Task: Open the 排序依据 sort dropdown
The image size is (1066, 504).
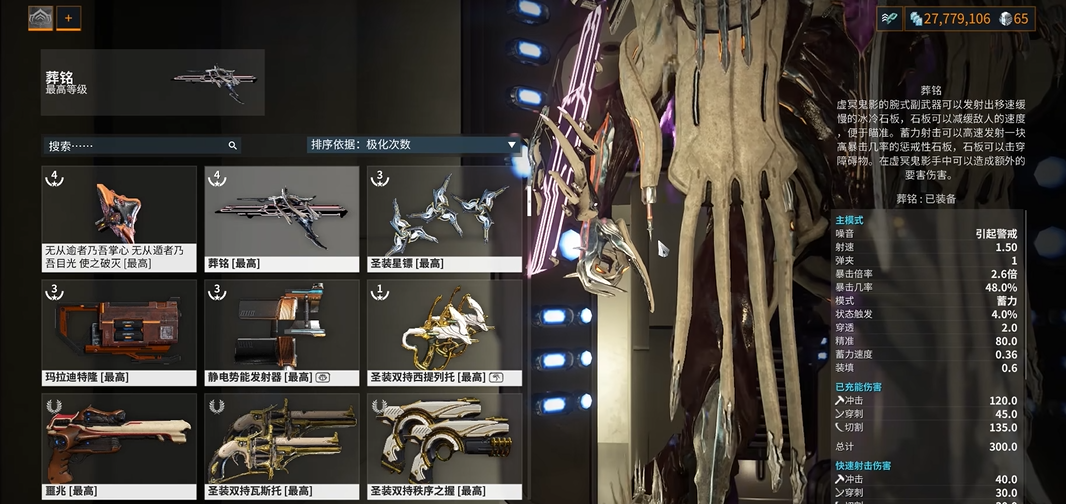Action: (x=415, y=145)
